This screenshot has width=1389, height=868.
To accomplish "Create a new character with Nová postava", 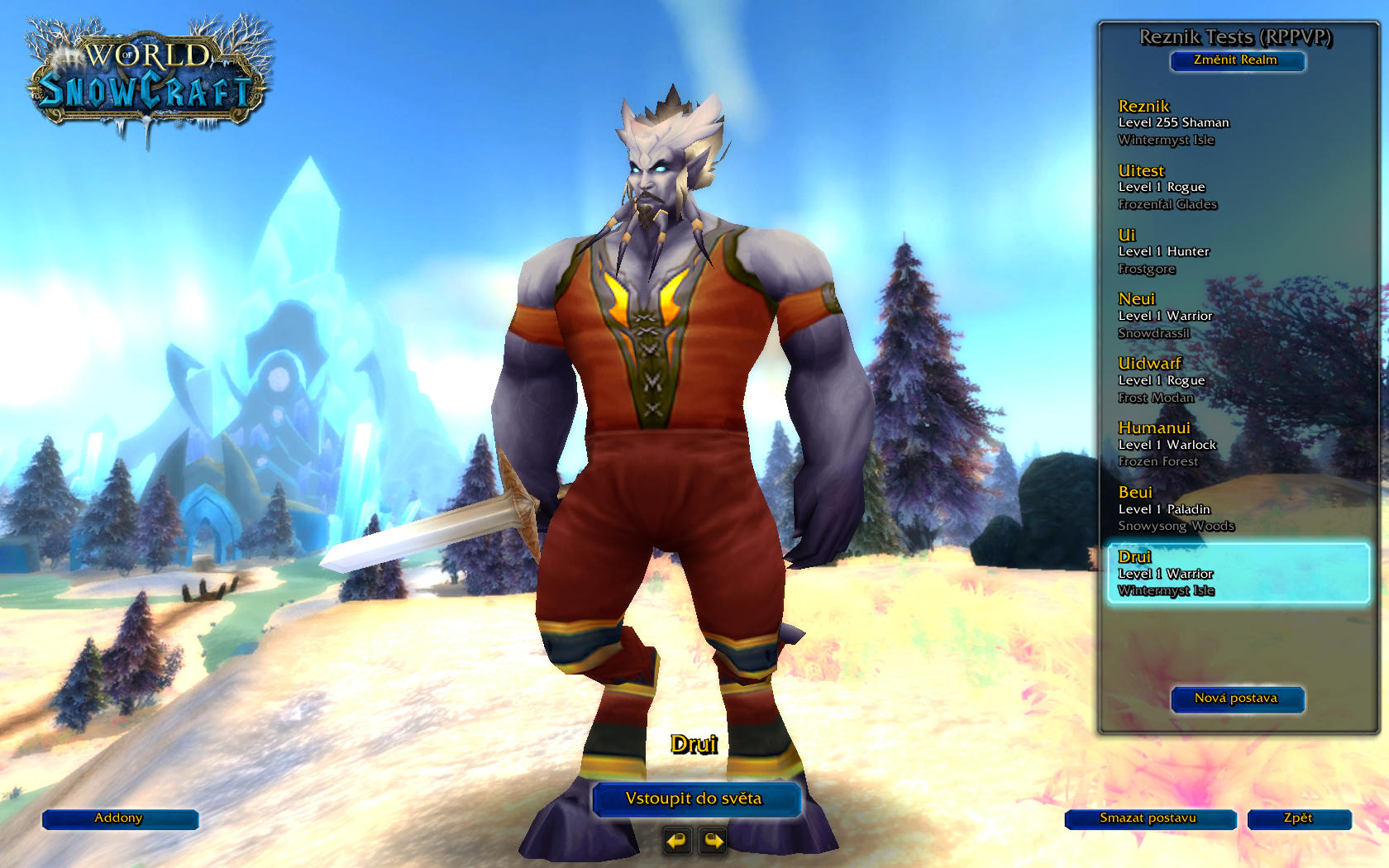I will click(1237, 699).
